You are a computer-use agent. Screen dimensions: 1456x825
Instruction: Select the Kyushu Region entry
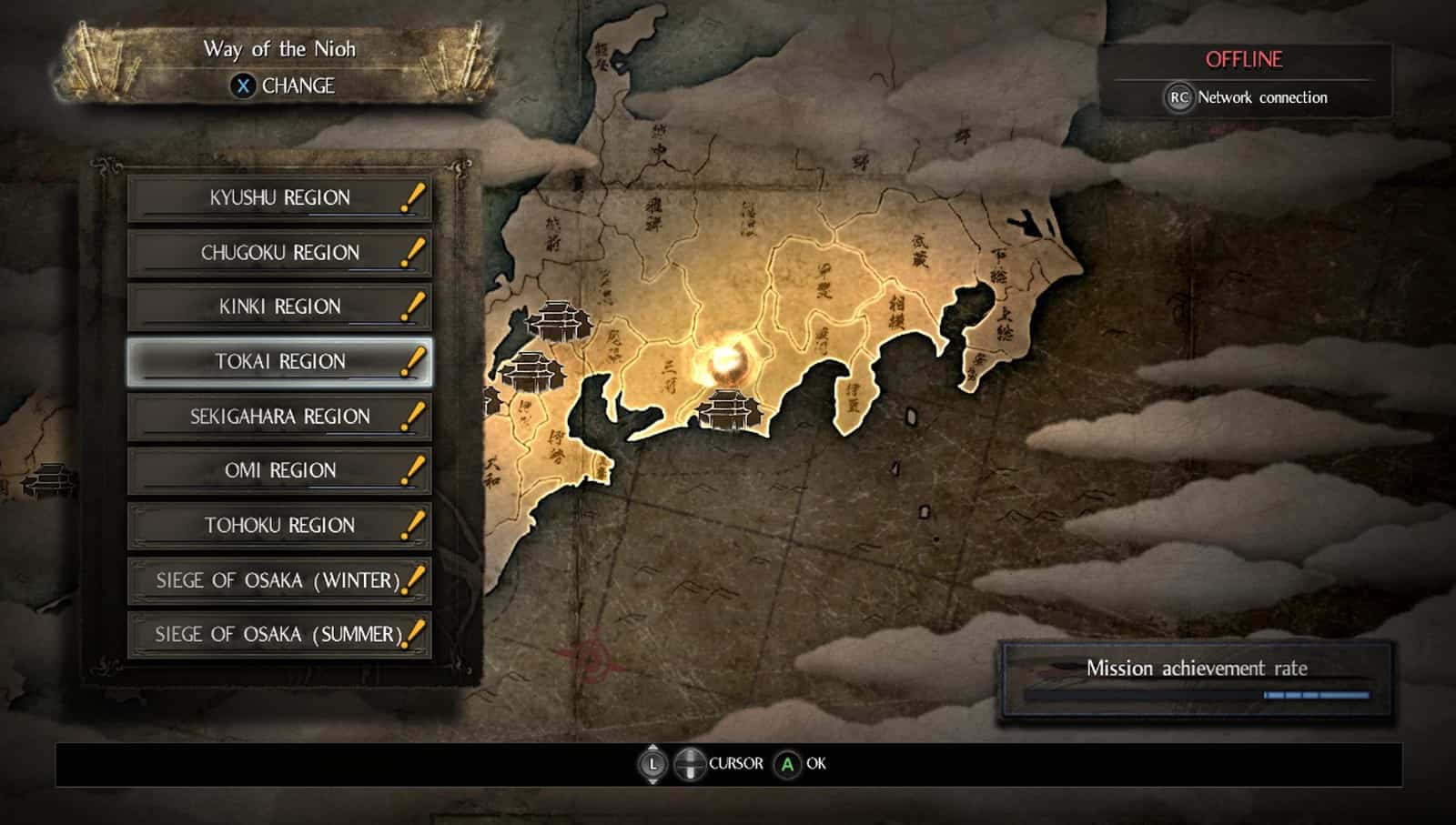pos(279,198)
